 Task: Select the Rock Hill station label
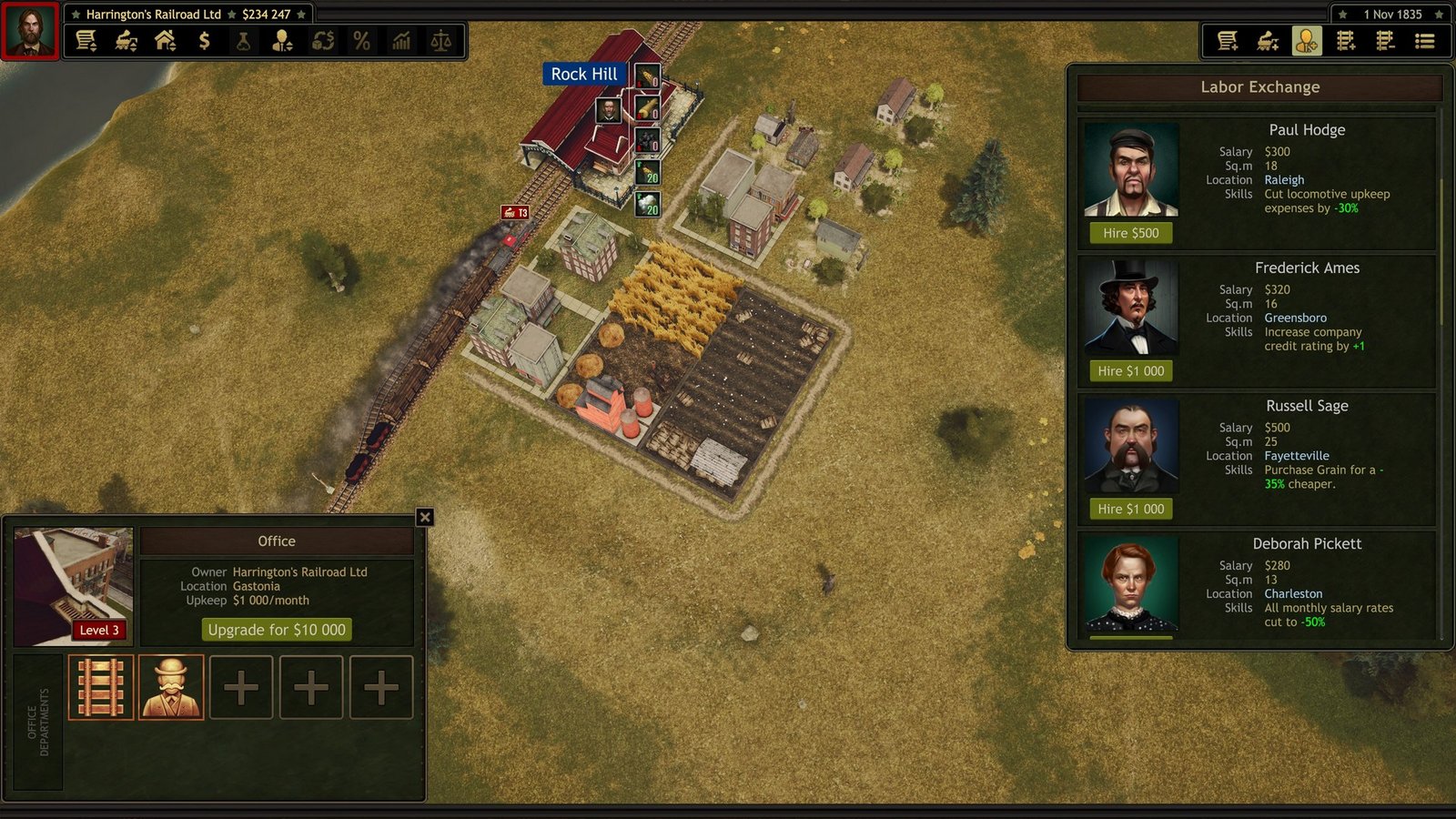(585, 74)
